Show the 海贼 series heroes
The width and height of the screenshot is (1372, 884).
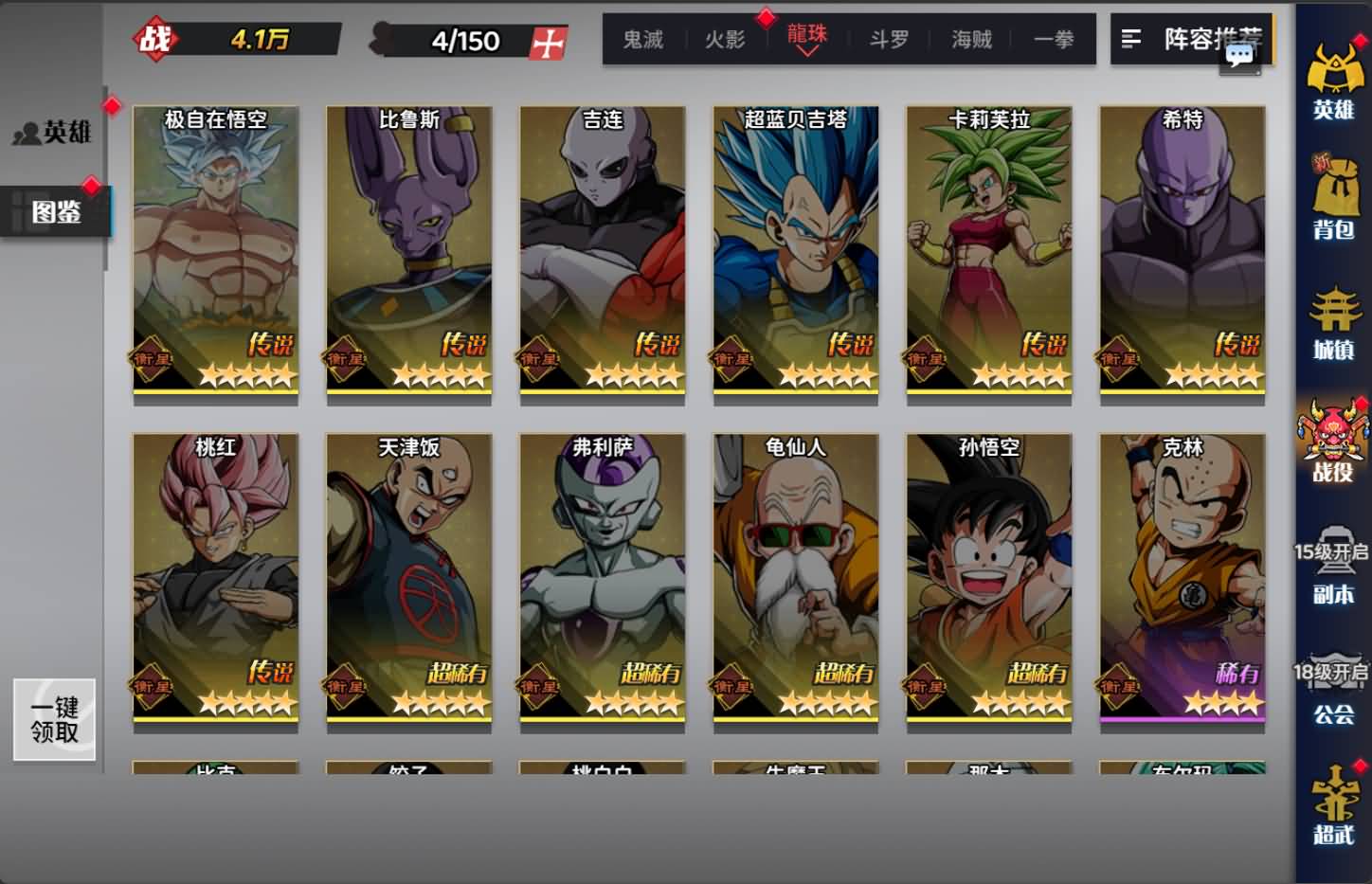click(x=971, y=40)
